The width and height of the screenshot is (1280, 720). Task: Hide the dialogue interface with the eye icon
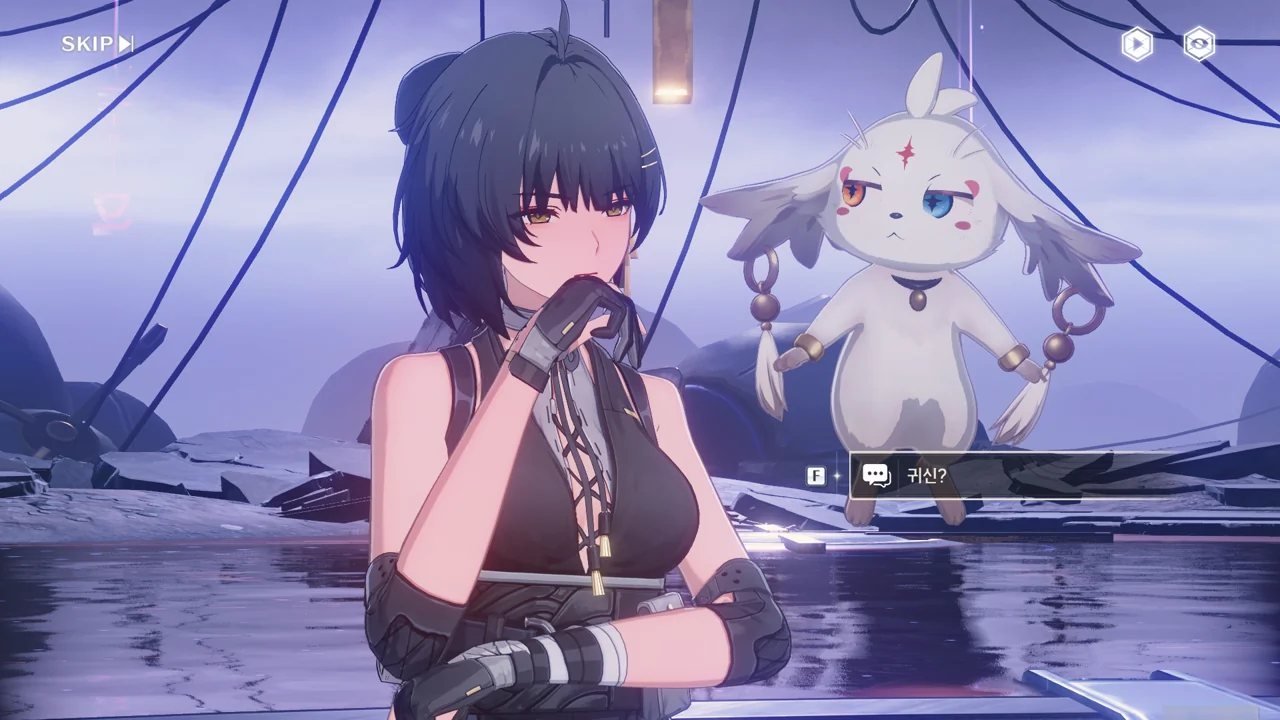coord(1199,44)
